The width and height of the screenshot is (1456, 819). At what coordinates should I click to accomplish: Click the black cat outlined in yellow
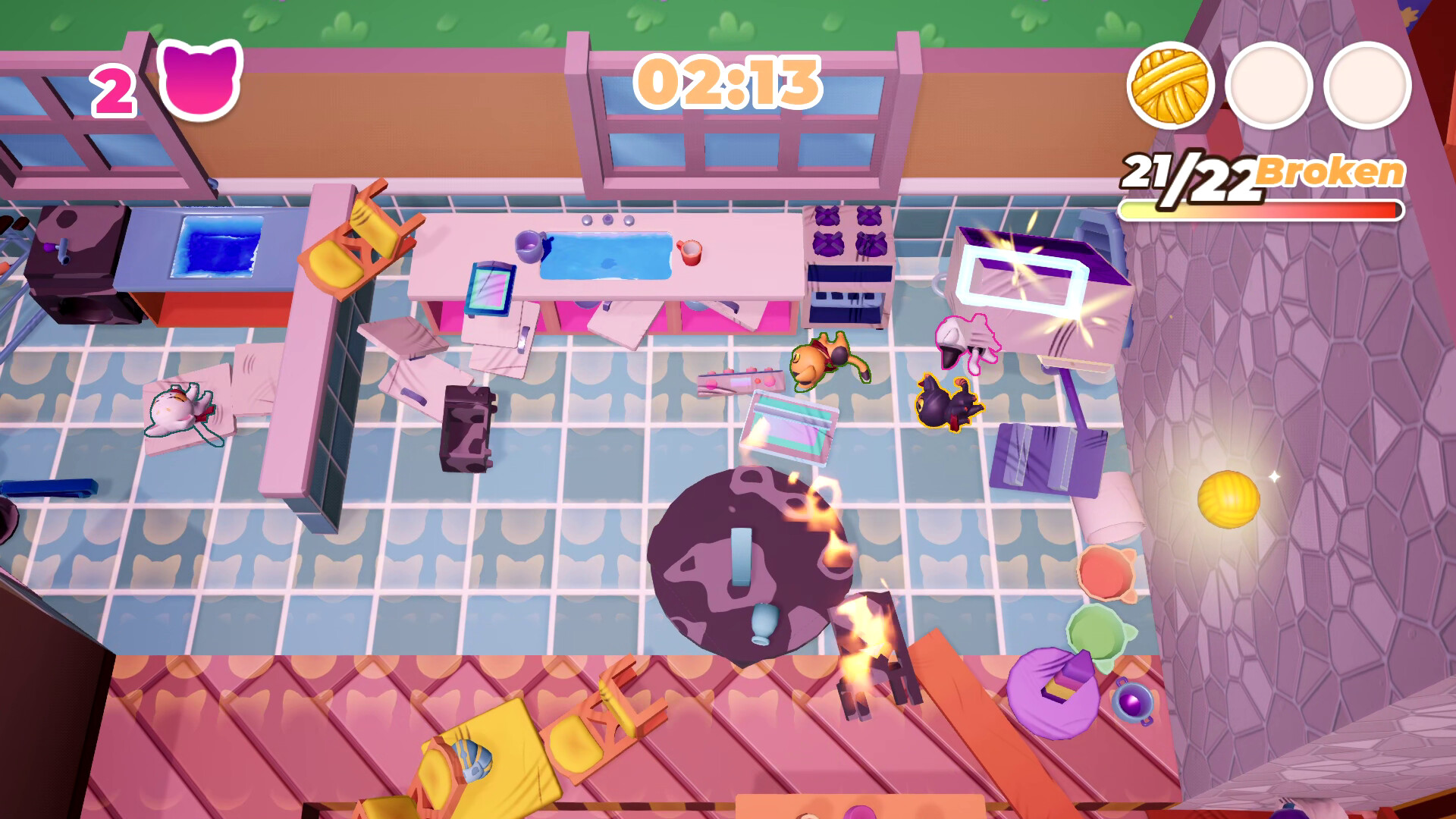point(946,404)
